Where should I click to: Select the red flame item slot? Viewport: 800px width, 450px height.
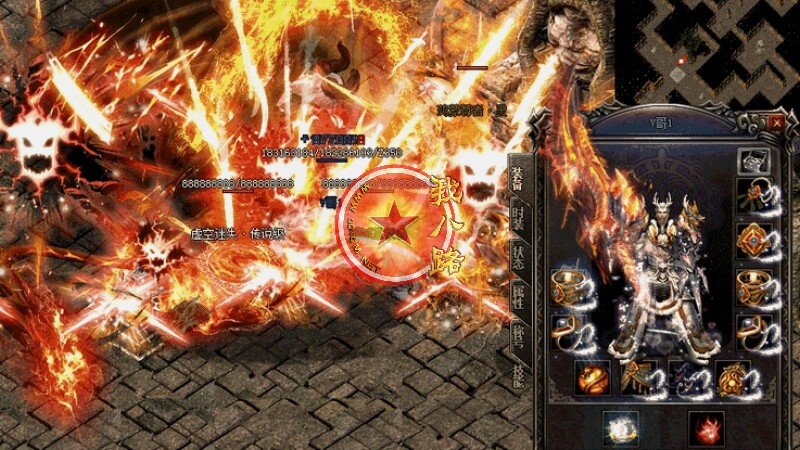705,427
